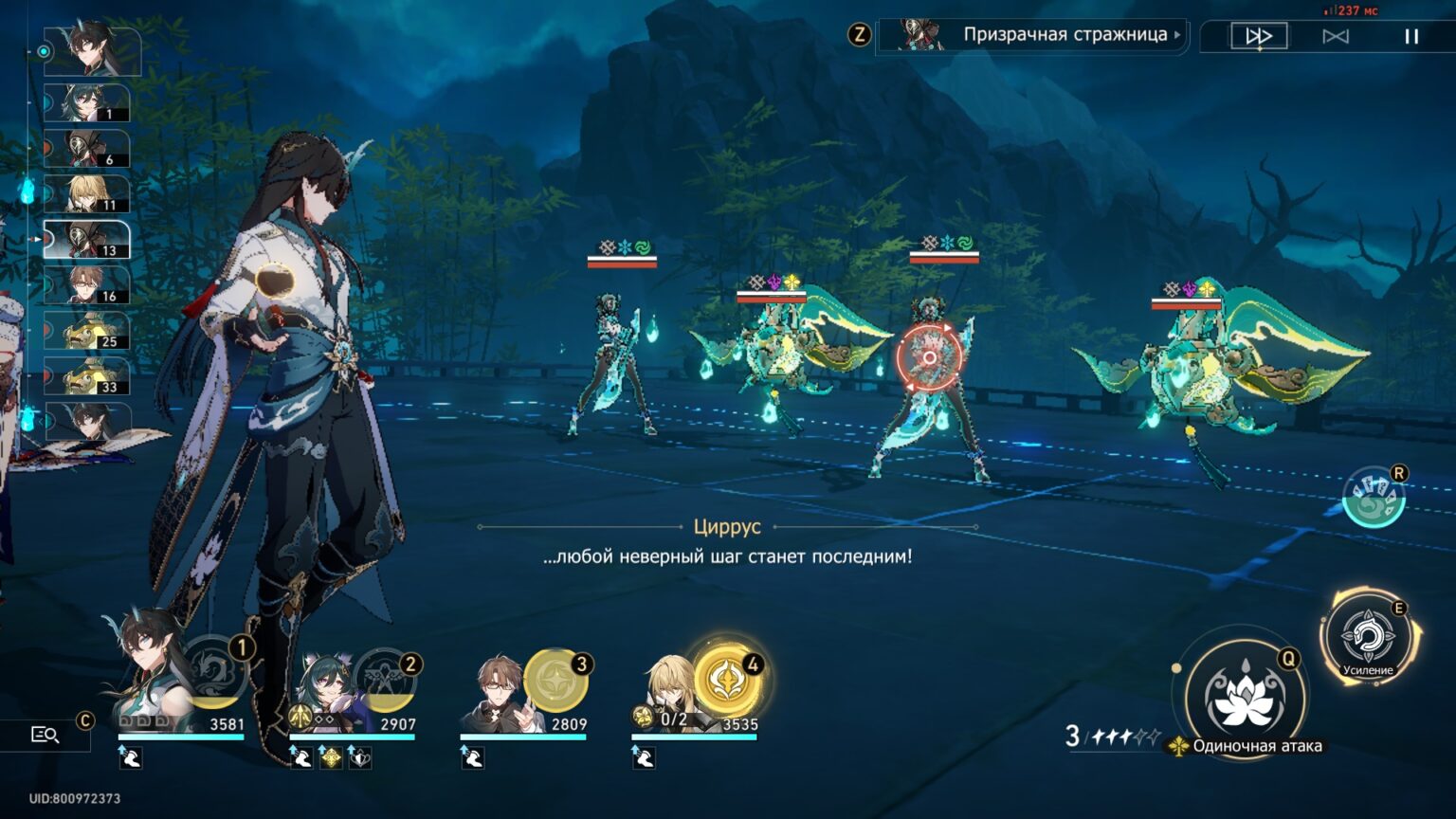Viewport: 1456px width, 819px height.
Task: Click the turn-order portrait with value 11
Action: 87,194
